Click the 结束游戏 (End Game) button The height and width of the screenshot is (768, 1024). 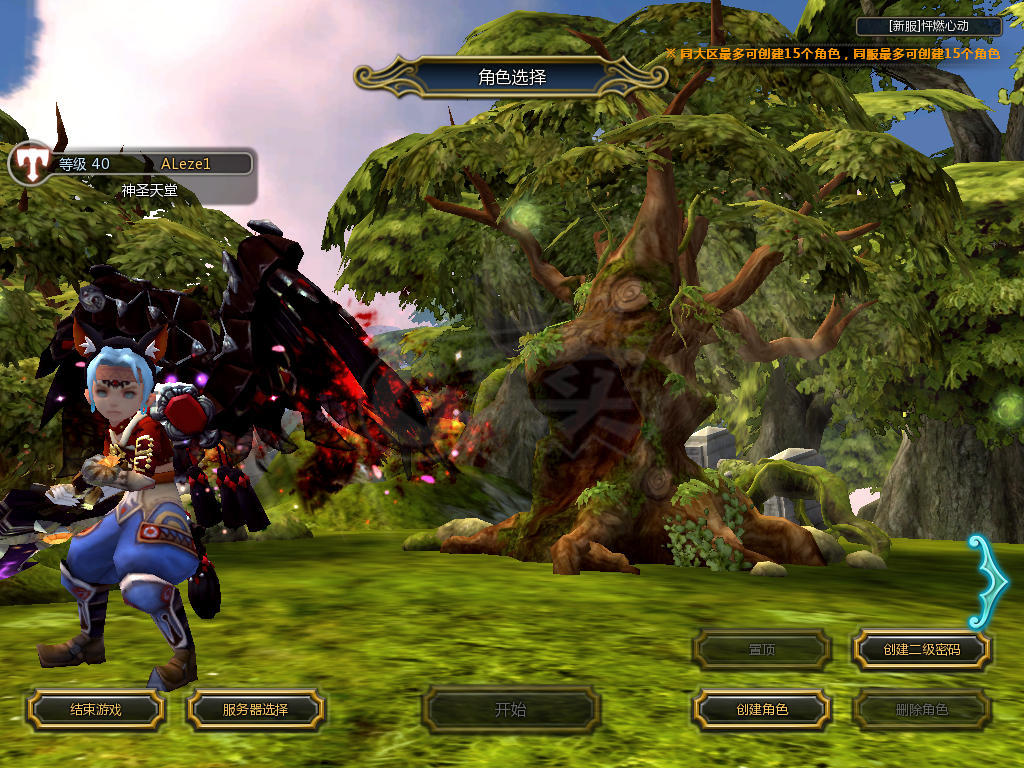95,710
